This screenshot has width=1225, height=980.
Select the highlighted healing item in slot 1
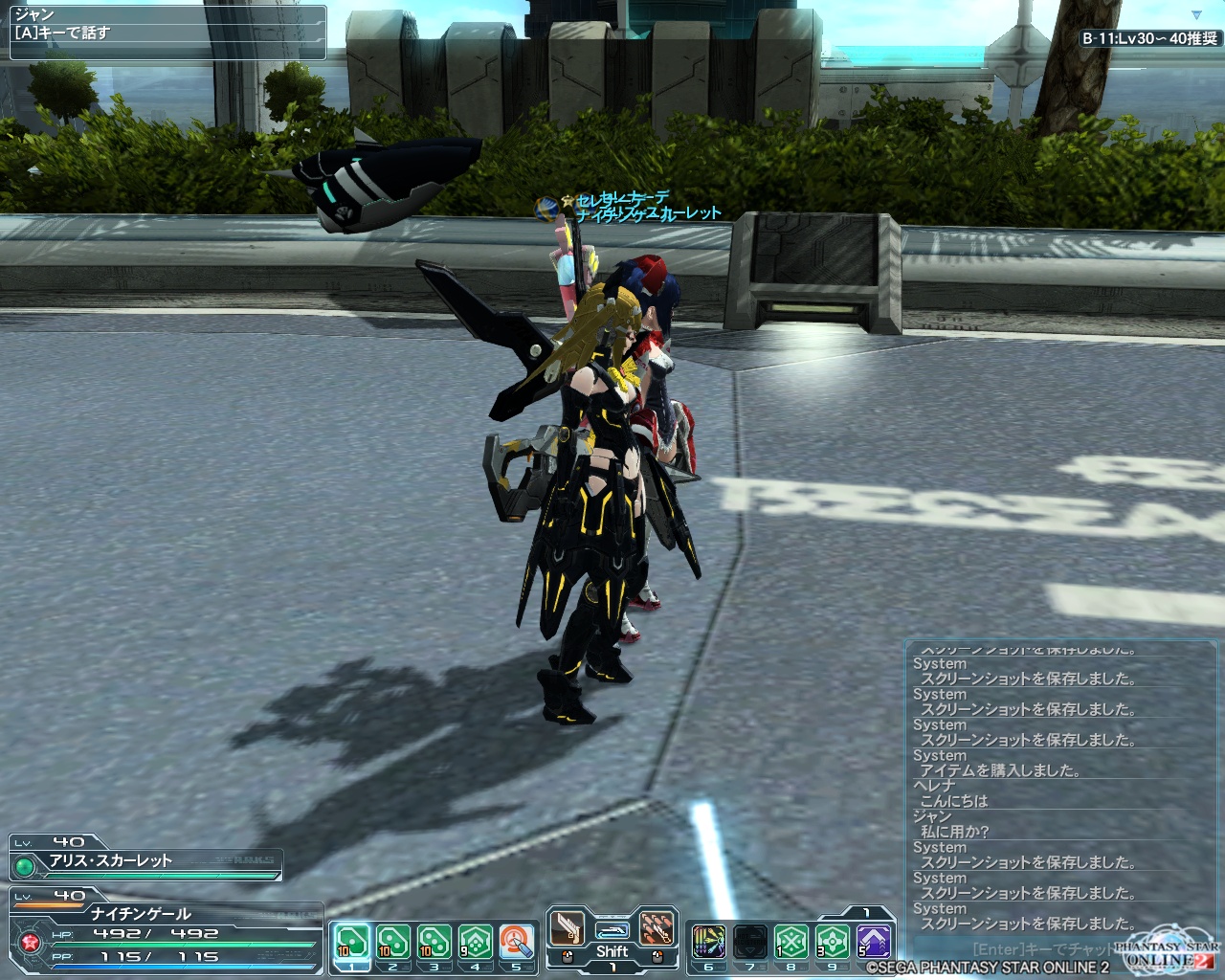[x=351, y=943]
